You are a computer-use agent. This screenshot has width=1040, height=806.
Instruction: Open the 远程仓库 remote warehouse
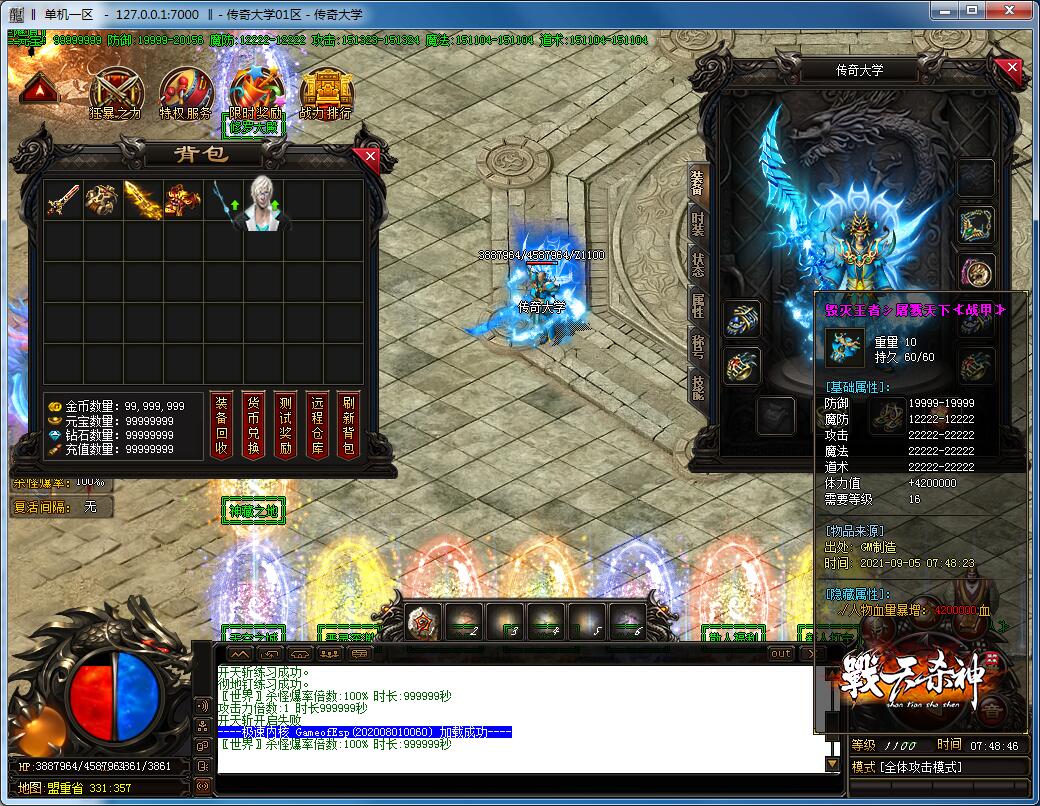click(317, 424)
